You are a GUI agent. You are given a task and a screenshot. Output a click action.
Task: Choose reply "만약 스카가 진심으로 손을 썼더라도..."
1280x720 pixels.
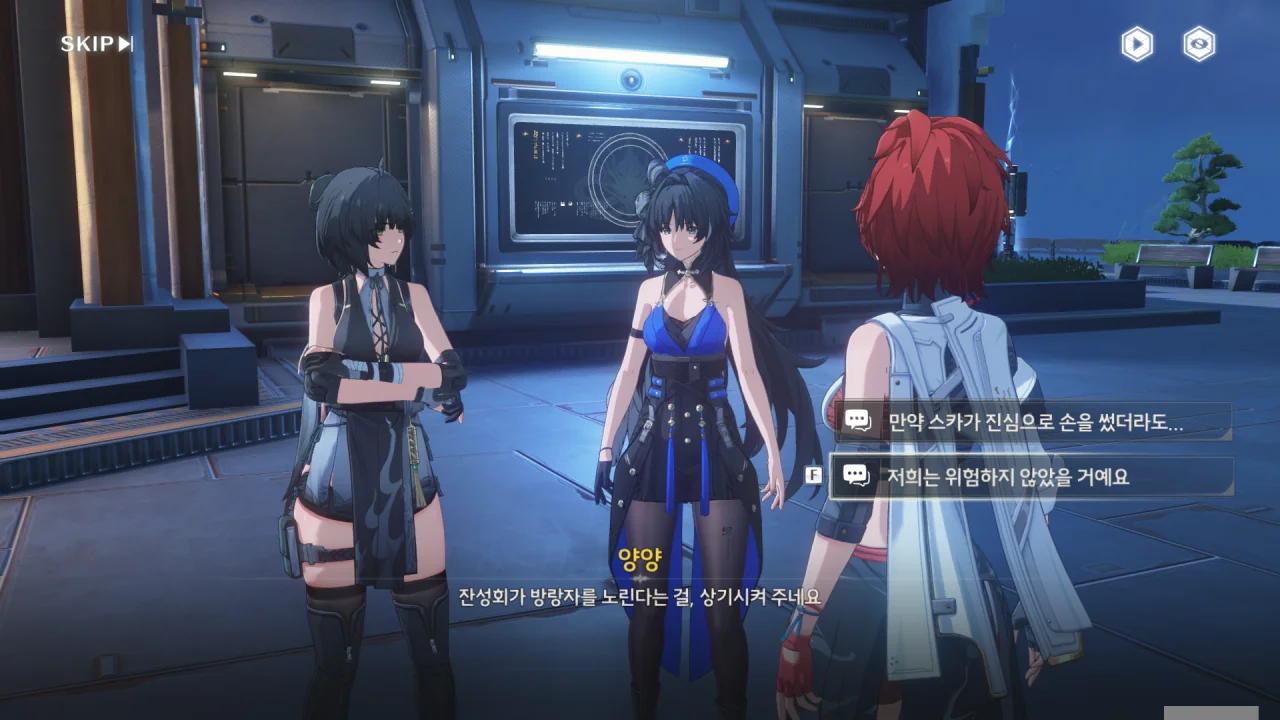point(1034,422)
